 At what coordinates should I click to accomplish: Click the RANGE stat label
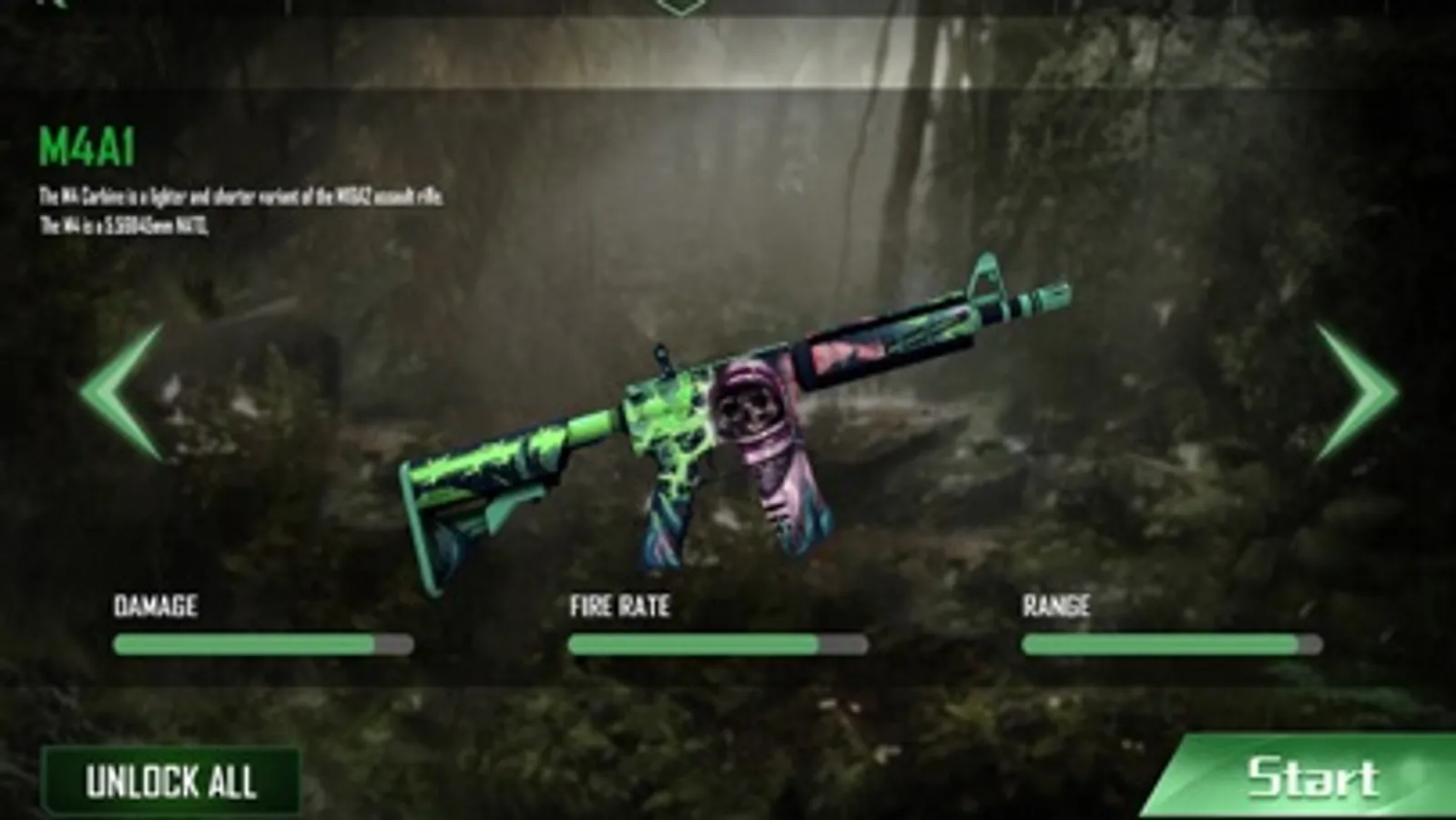tap(1058, 605)
